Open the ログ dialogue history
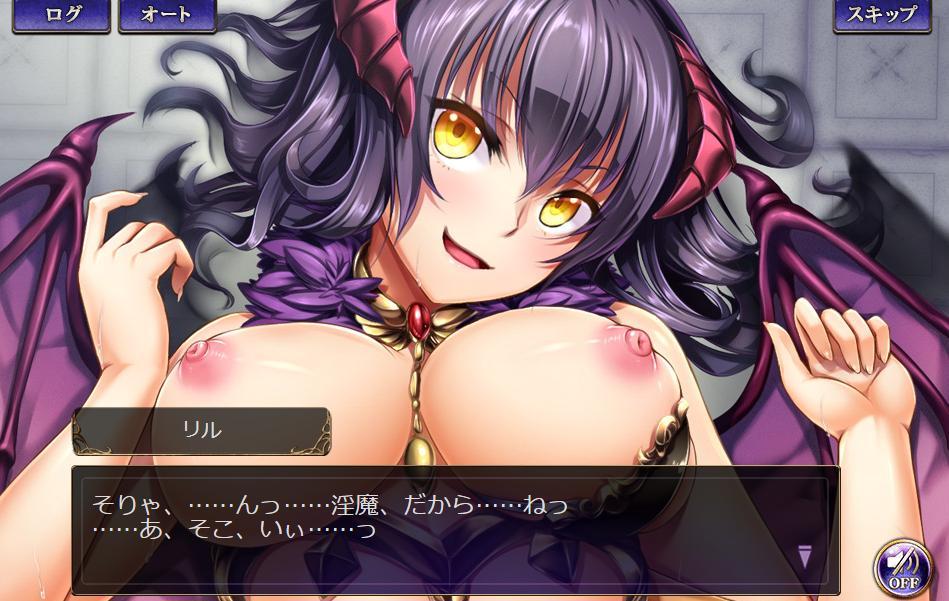Screen dimensions: 949x601 pos(61,15)
